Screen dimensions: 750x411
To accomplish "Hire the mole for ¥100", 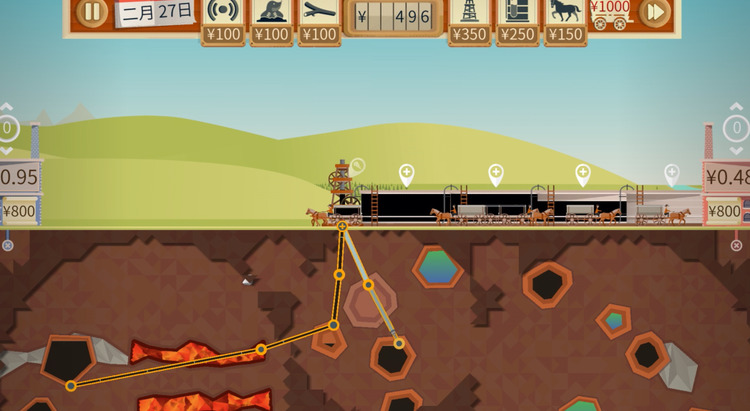I will click(271, 12).
